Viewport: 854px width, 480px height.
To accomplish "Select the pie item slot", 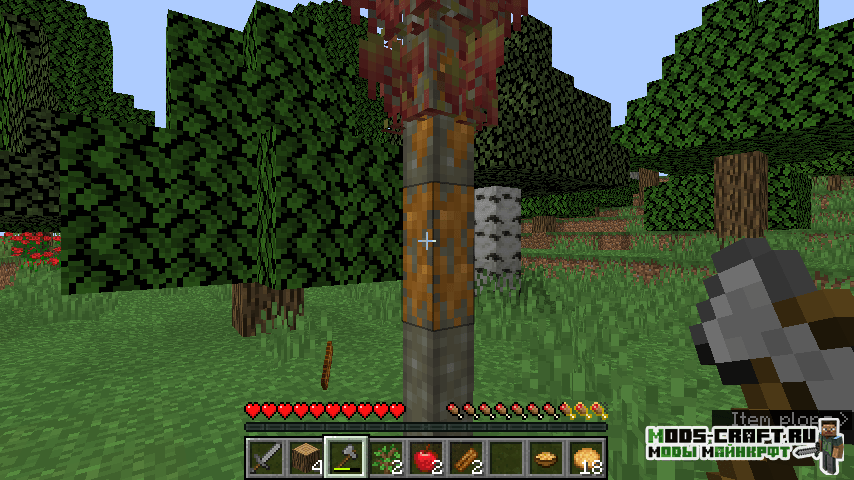I will coord(546,458).
